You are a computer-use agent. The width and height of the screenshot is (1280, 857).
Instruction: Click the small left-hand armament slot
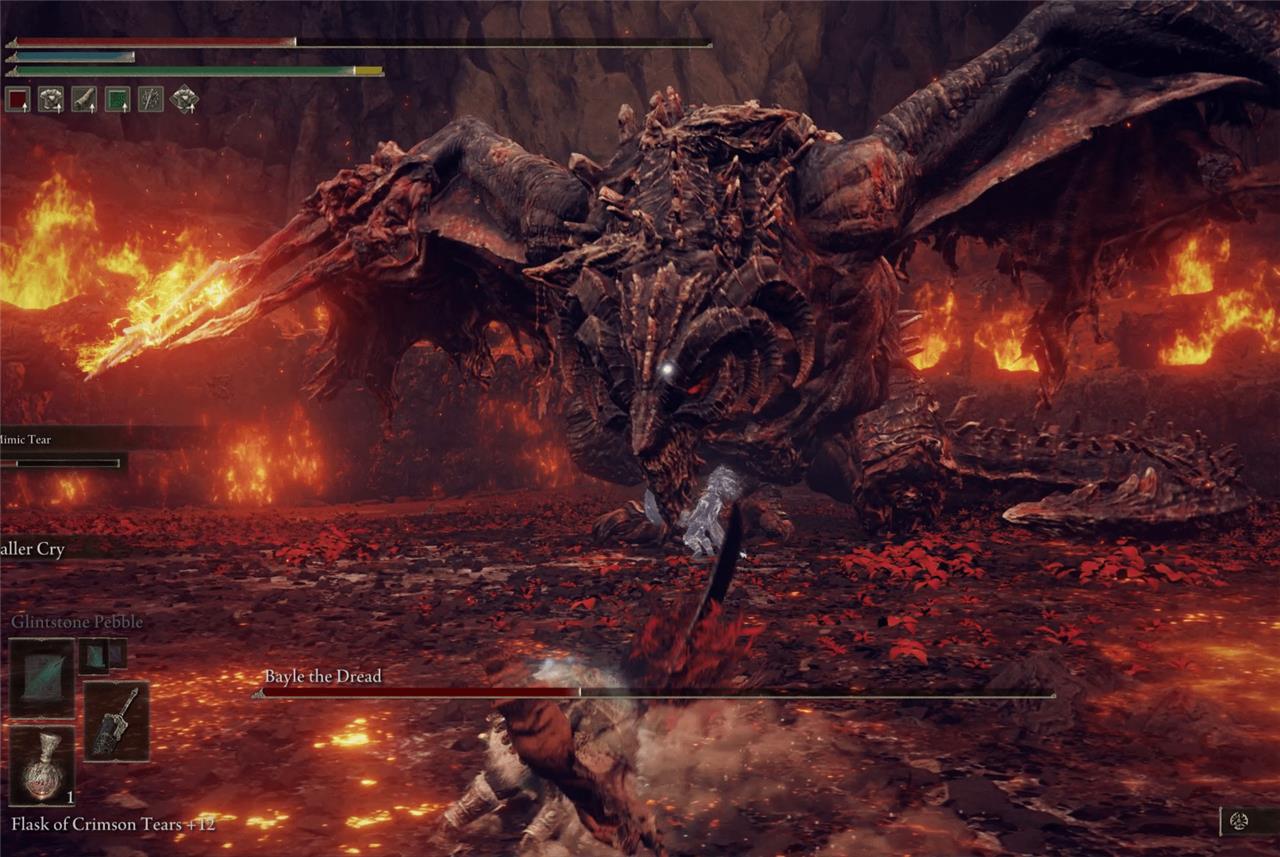[102, 654]
